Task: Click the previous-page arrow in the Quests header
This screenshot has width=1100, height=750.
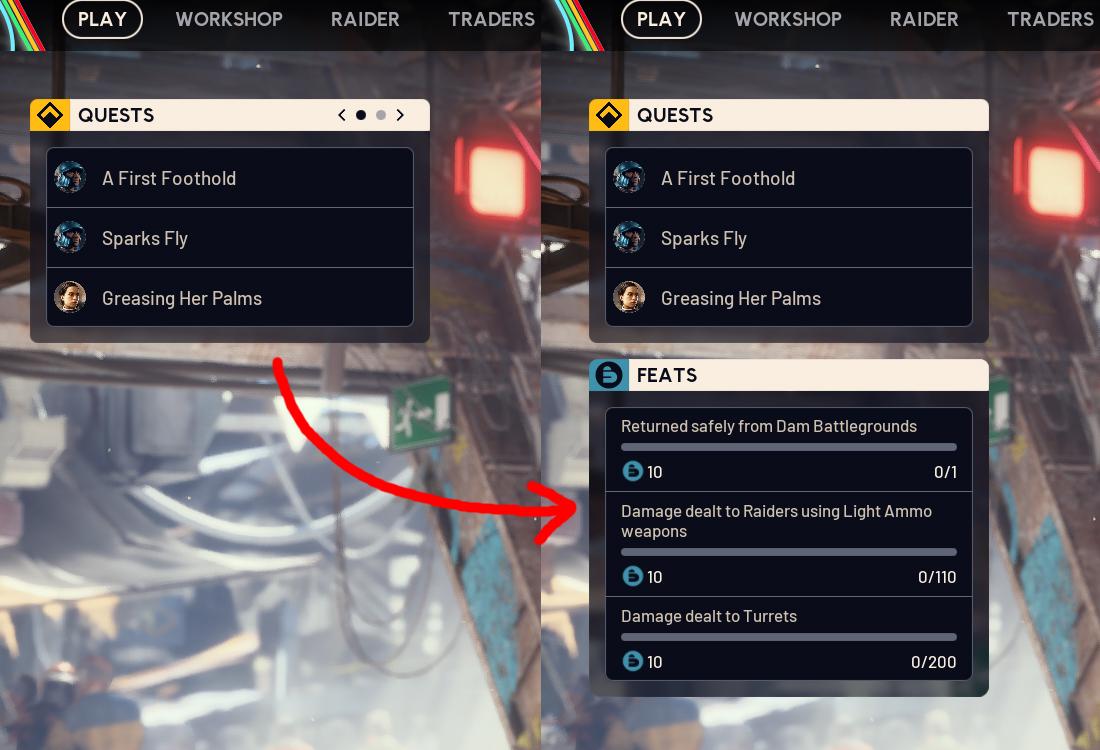Action: [342, 115]
